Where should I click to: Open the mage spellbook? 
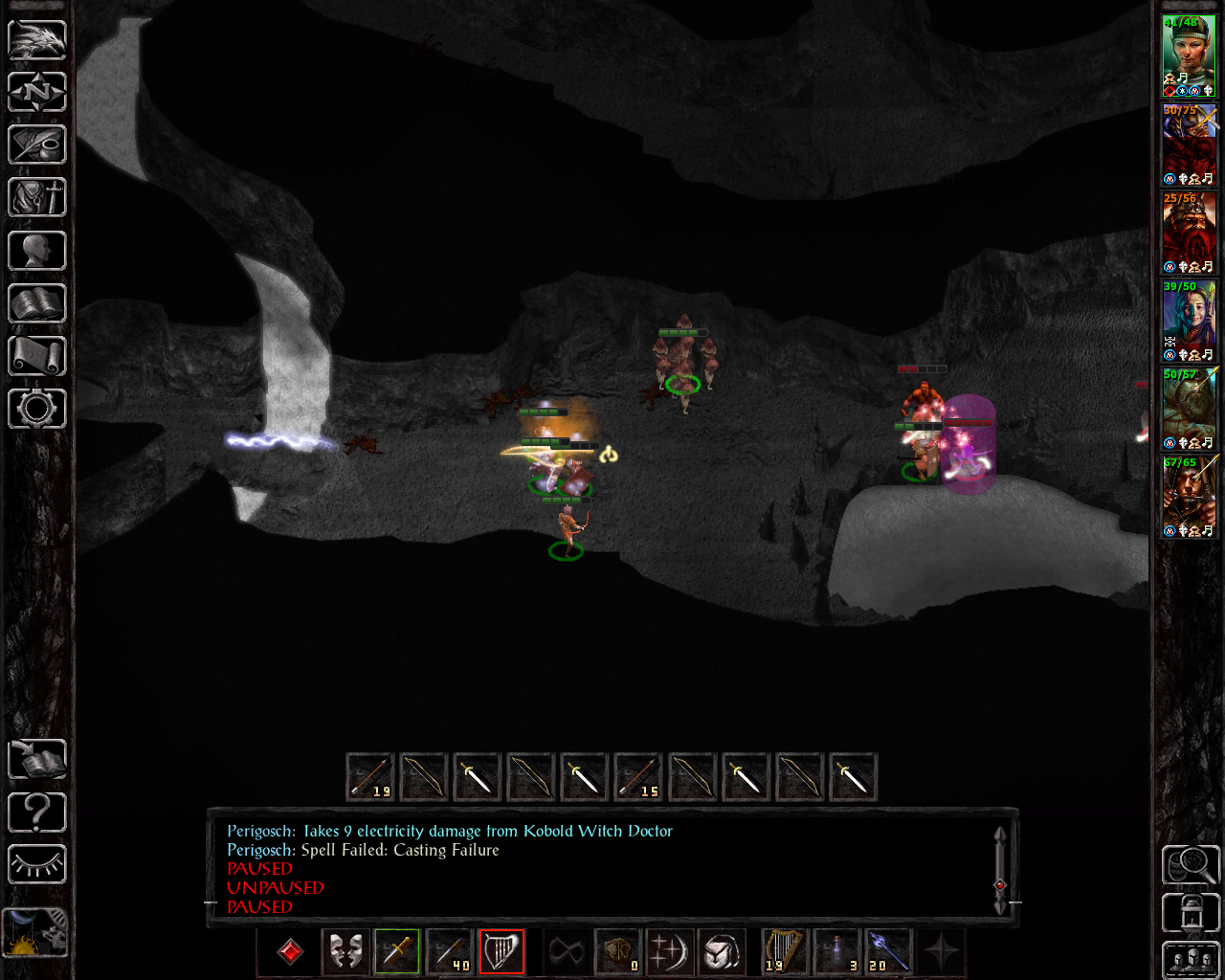37,303
